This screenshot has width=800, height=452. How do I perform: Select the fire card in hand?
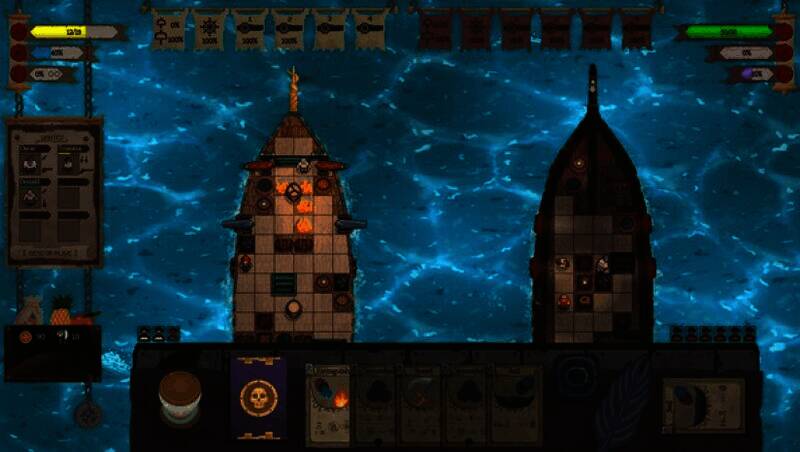point(327,403)
